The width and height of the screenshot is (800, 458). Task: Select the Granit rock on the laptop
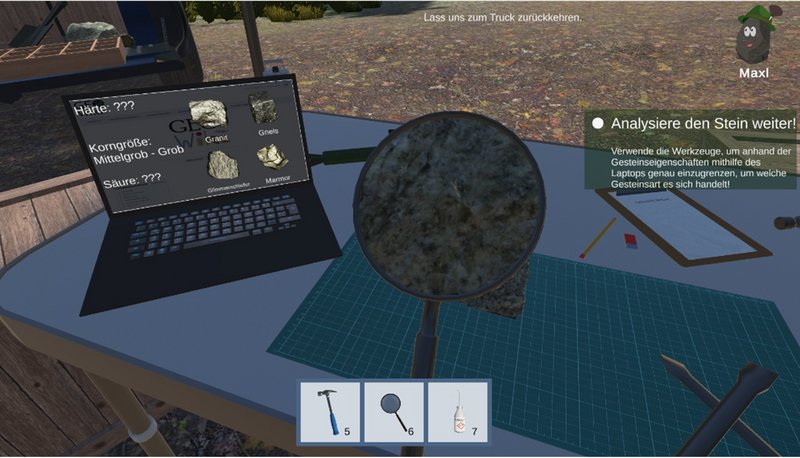(206, 108)
